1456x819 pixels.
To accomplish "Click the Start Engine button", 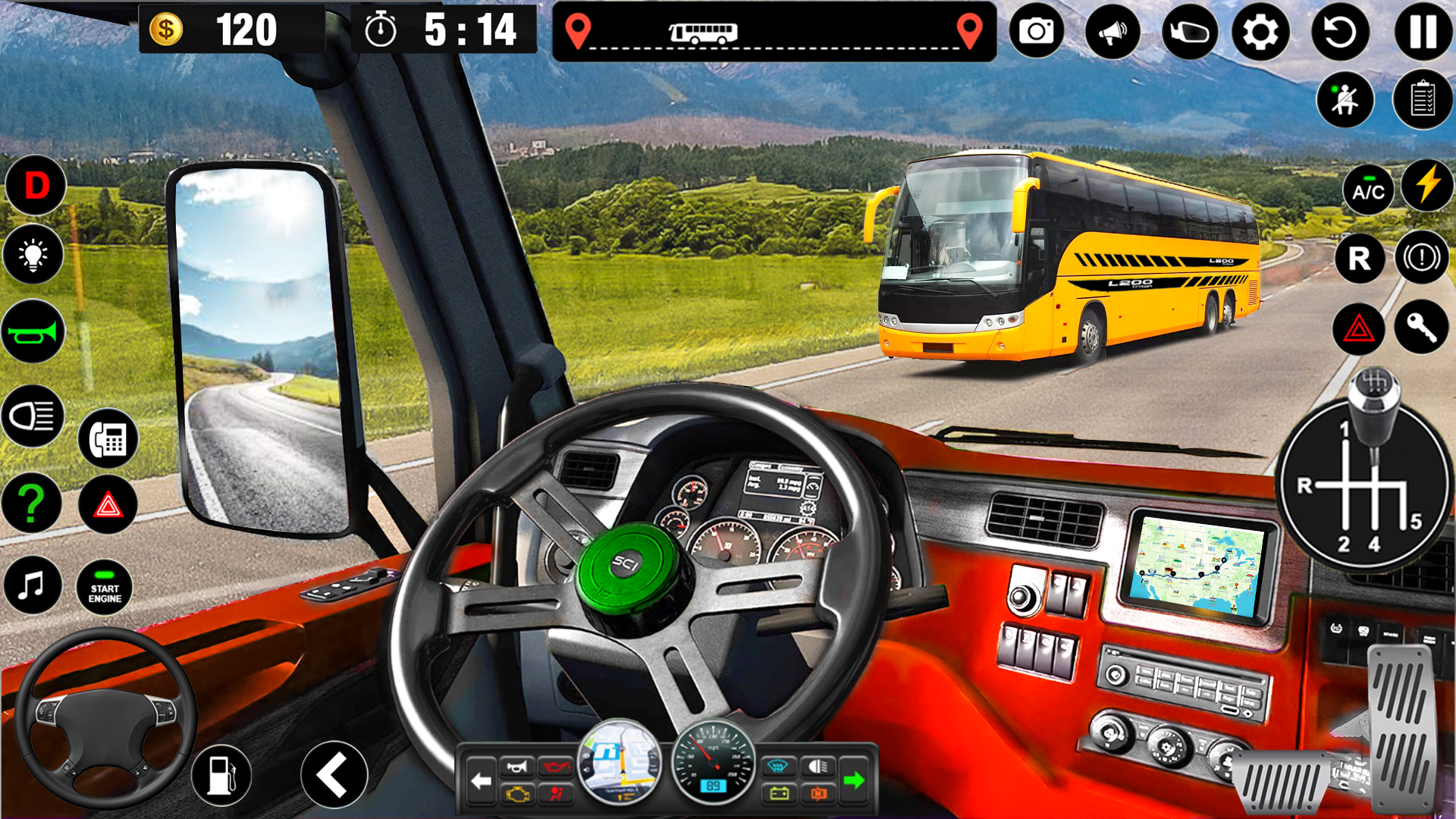I will [105, 588].
